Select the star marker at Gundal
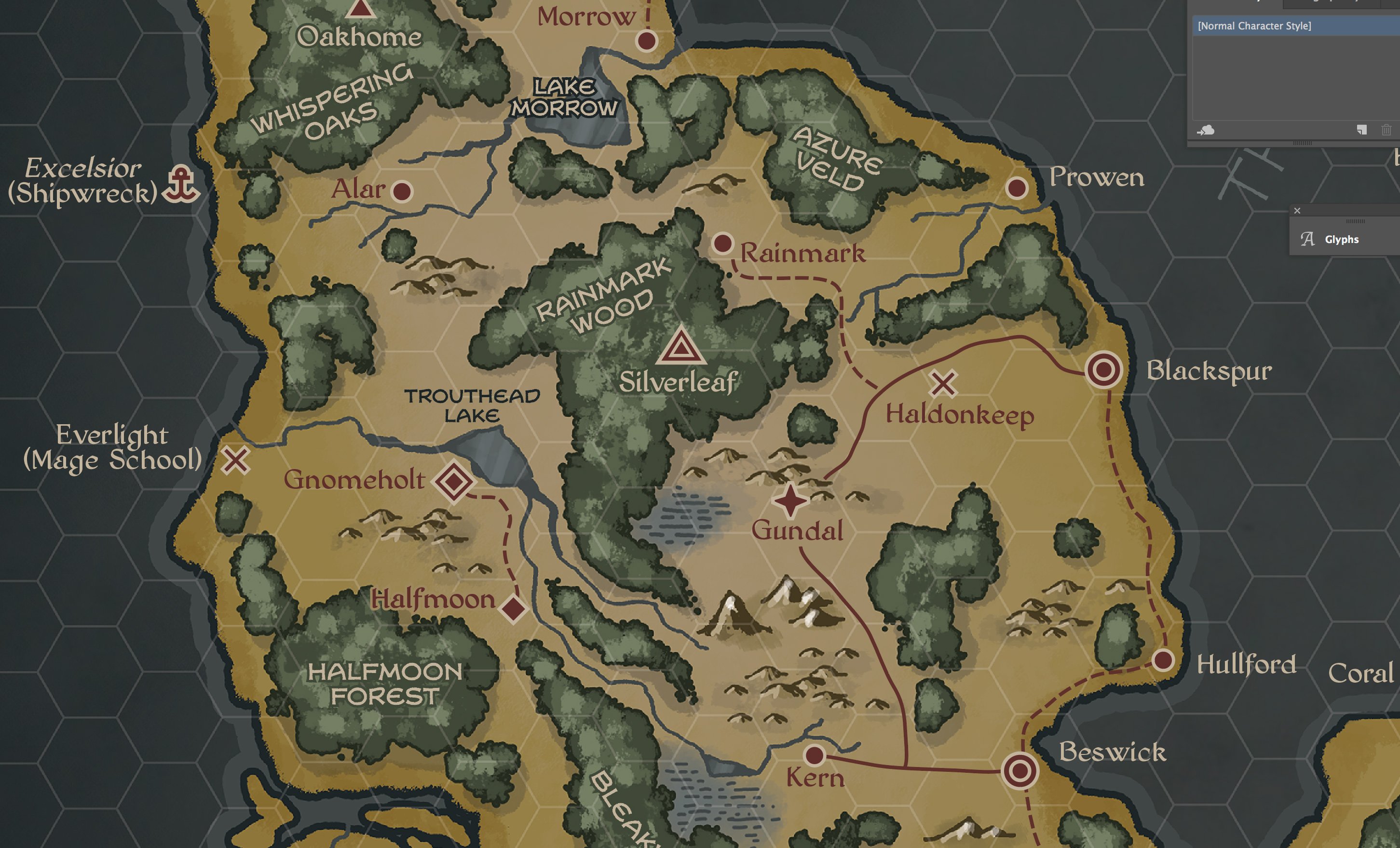This screenshot has height=848, width=1400. [790, 500]
